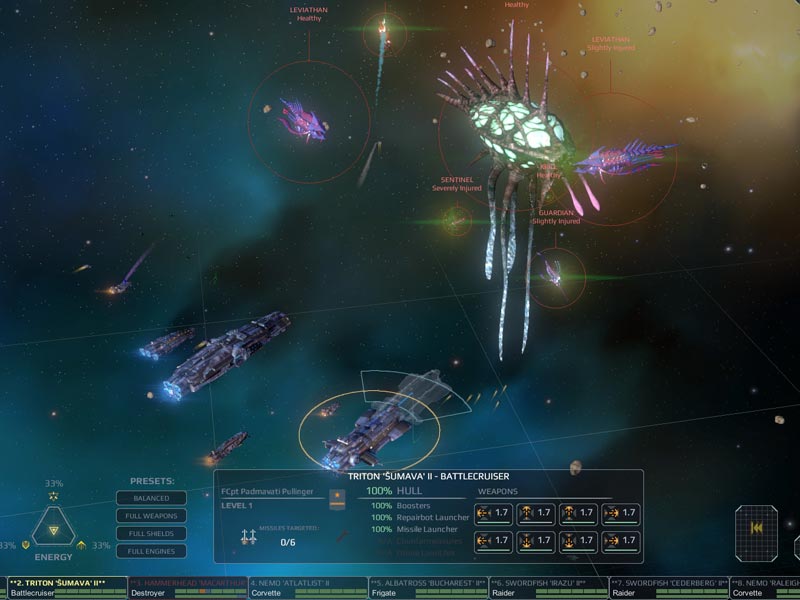Switch to the Swordfish 'Cederberg' II raider

pyautogui.click(x=666, y=586)
